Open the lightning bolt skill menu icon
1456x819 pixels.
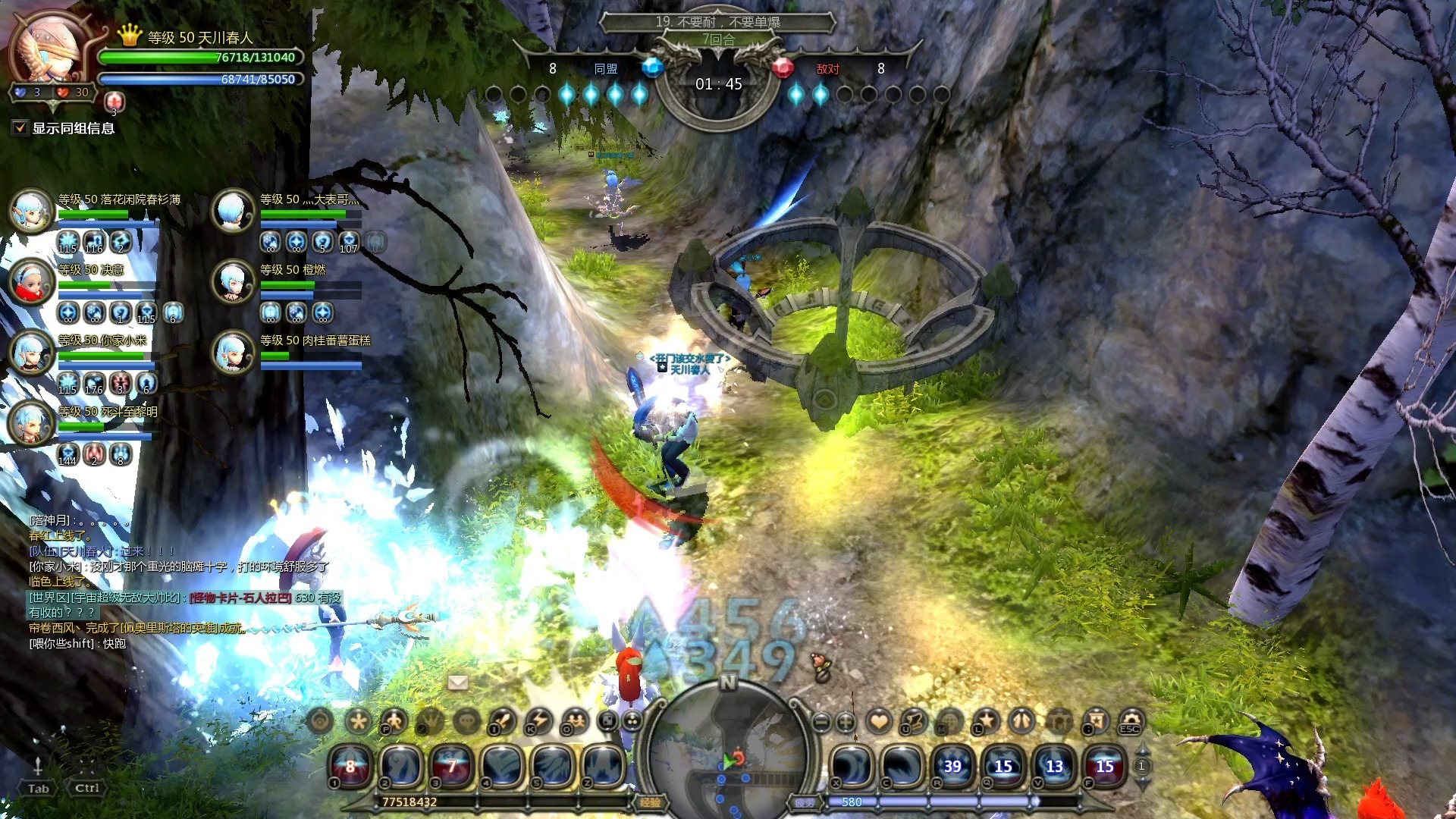[539, 720]
